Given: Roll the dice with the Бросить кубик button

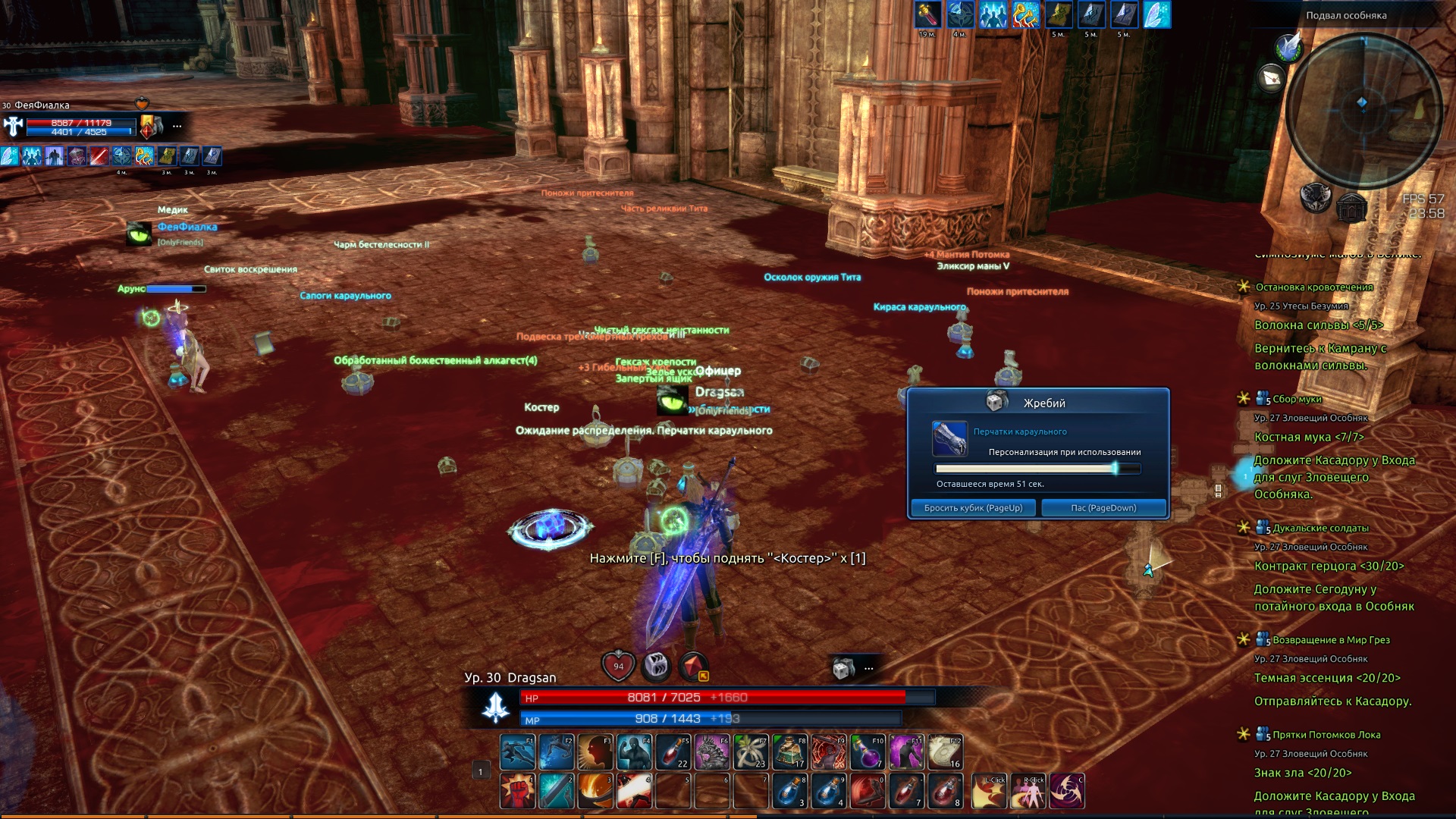Looking at the screenshot, I should [973, 508].
